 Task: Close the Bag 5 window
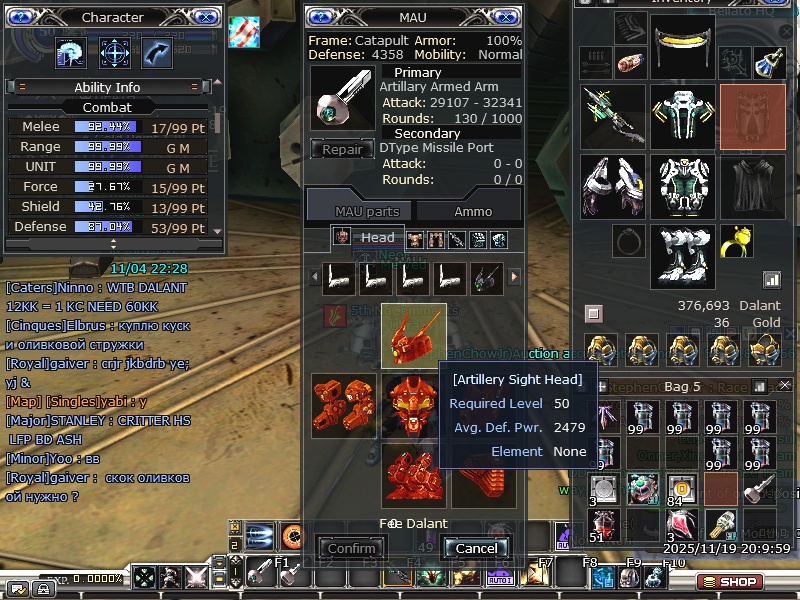[785, 386]
